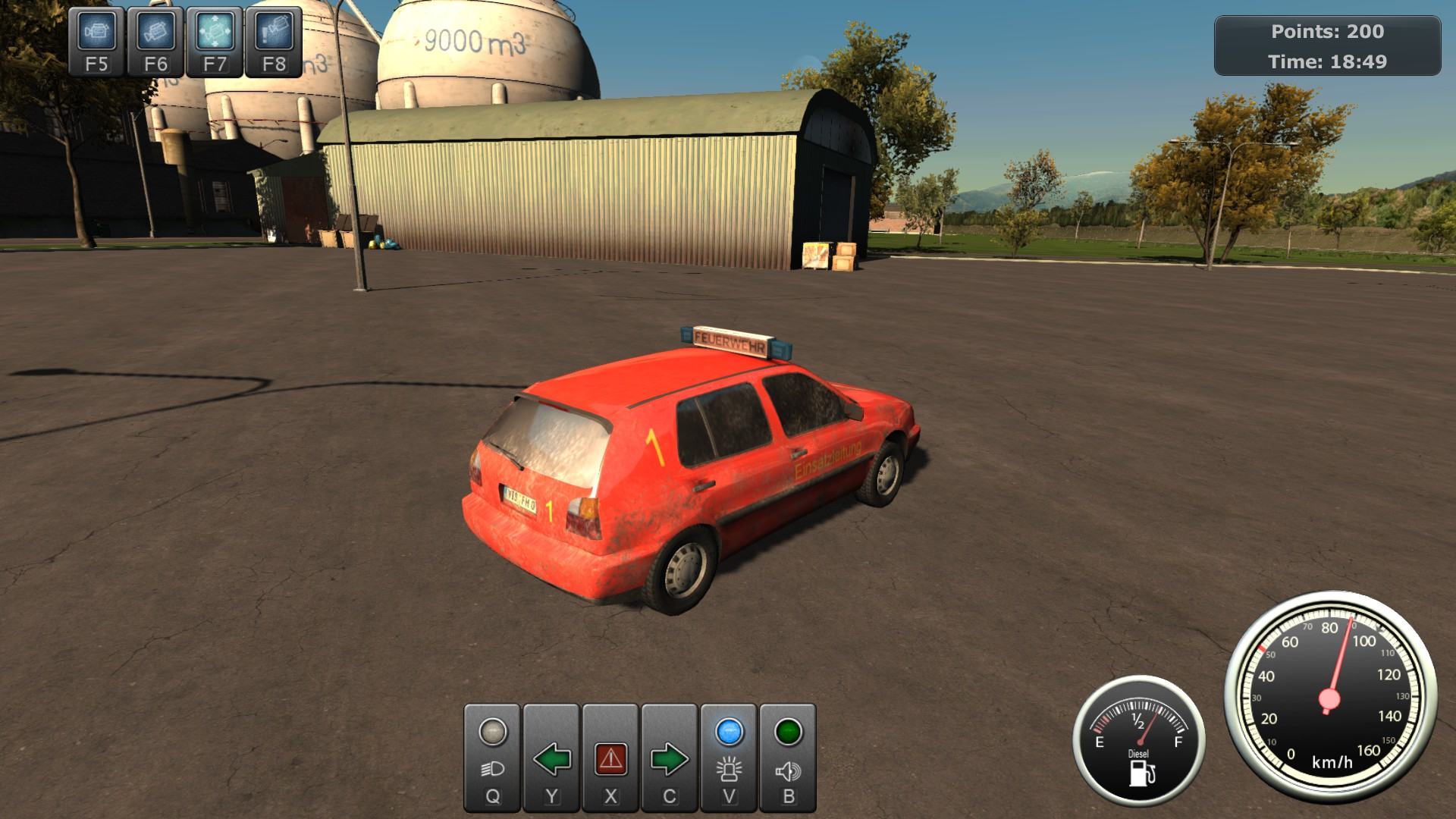This screenshot has height=819, width=1456.
Task: Activate the right turn signal arrow
Action: 669,758
